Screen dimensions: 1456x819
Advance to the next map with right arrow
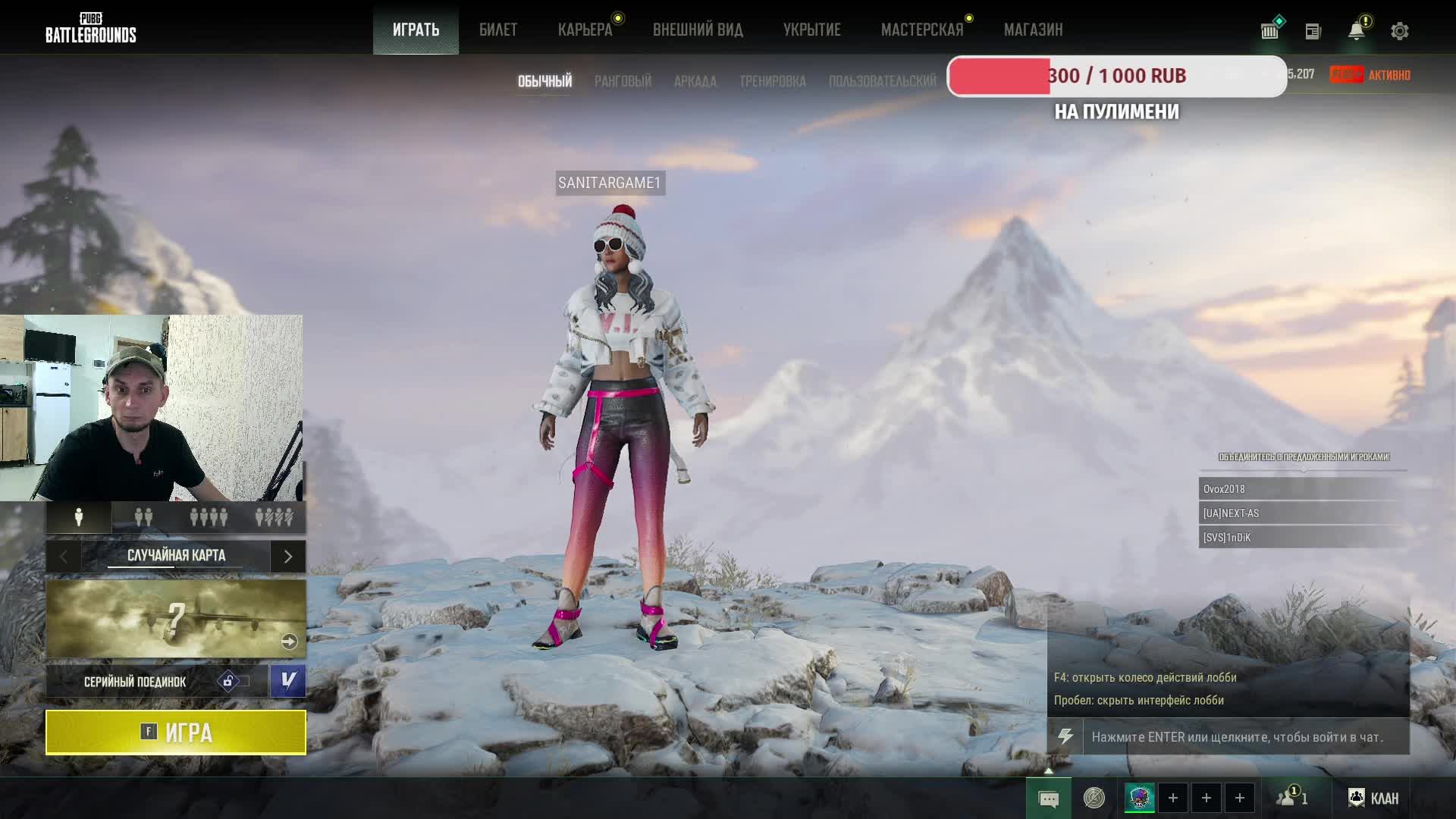tap(288, 557)
